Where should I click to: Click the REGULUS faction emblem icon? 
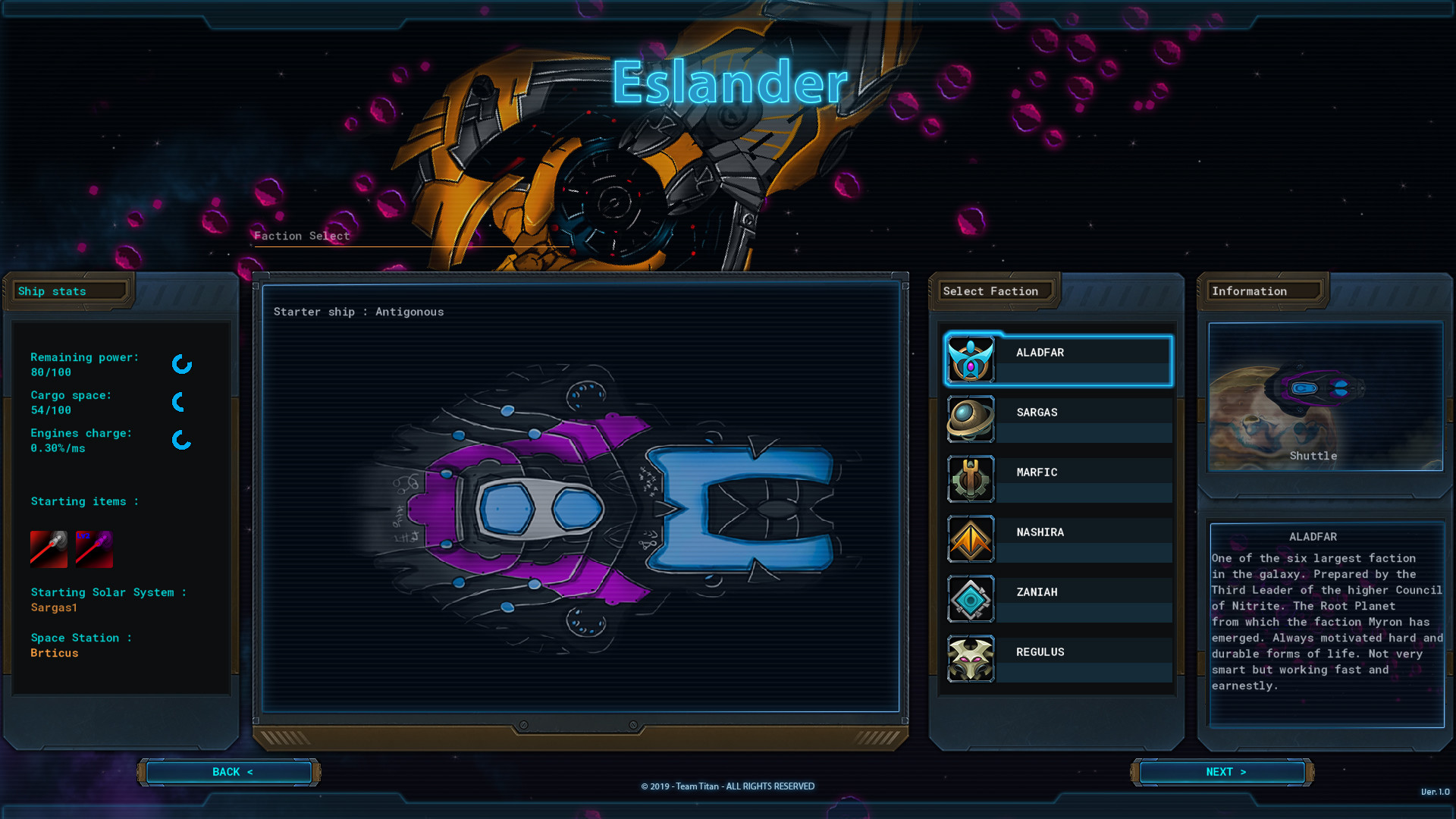click(971, 659)
